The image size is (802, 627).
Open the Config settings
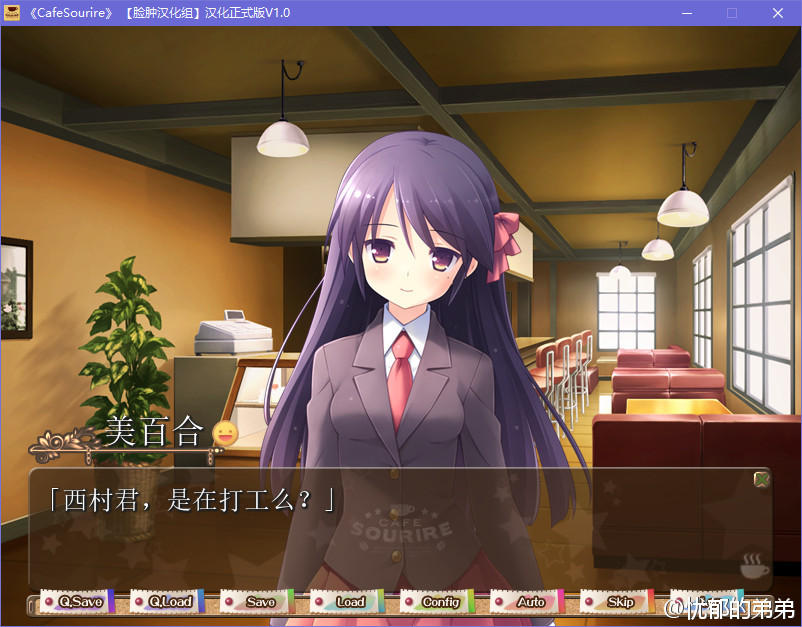(x=435, y=602)
